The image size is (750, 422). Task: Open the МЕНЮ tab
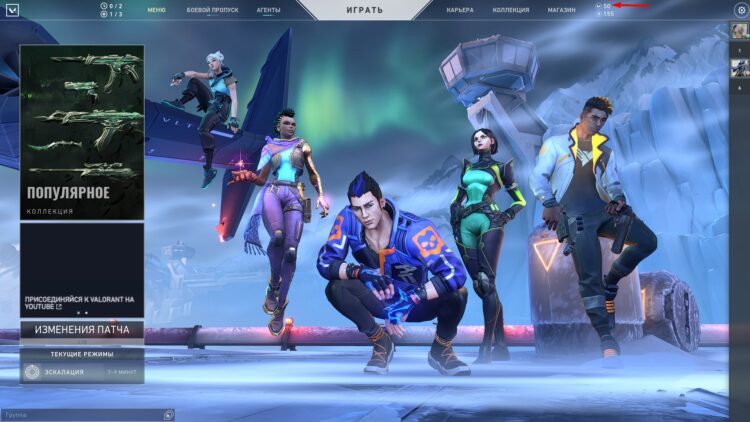click(157, 10)
